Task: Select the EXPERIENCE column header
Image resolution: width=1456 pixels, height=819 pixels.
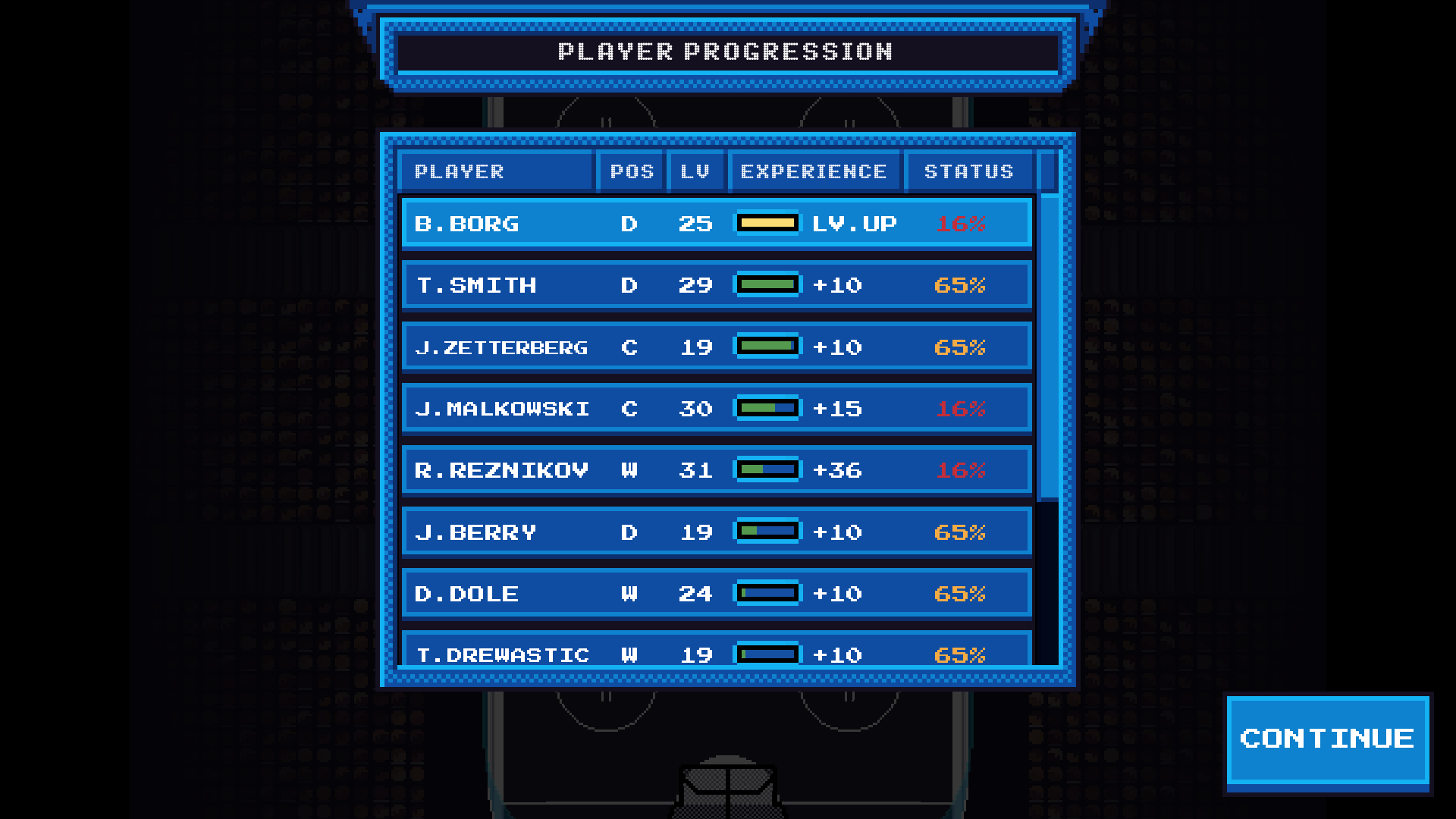Action: [814, 171]
